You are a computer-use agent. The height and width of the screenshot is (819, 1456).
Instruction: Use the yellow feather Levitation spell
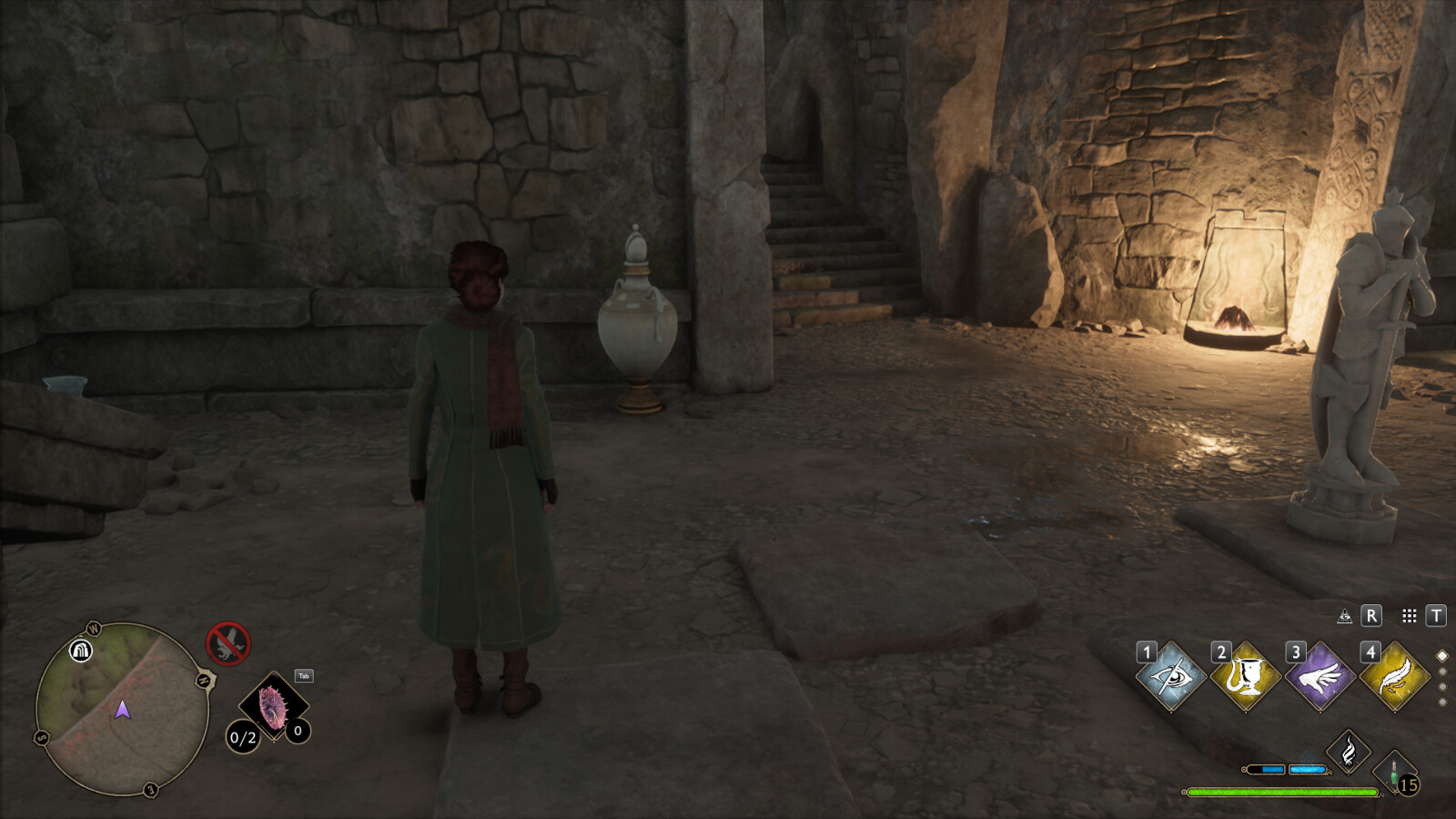point(1395,677)
